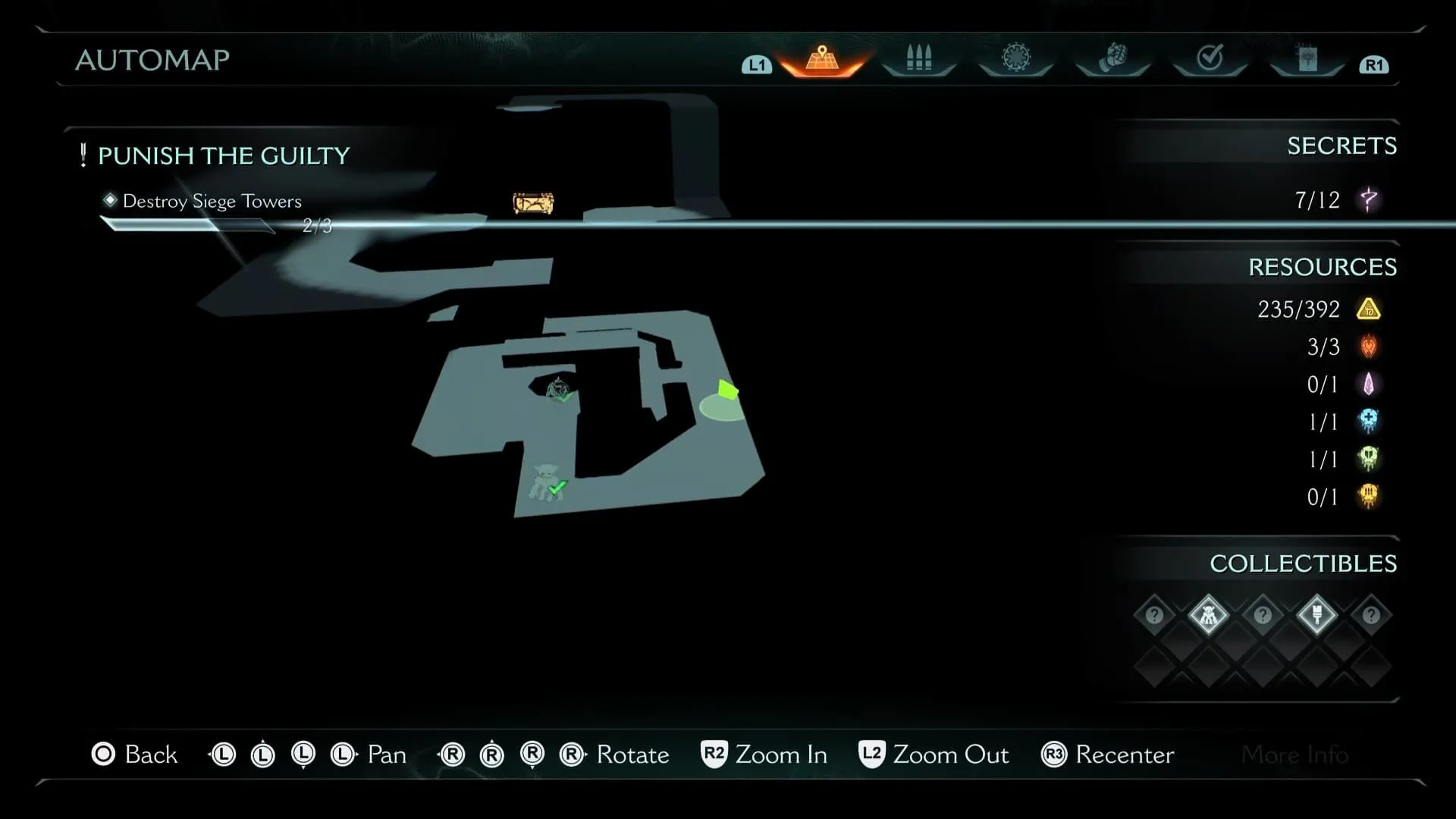Viewport: 1456px width, 819px height.
Task: Select the collected demon toy map marker
Action: pyautogui.click(x=546, y=482)
